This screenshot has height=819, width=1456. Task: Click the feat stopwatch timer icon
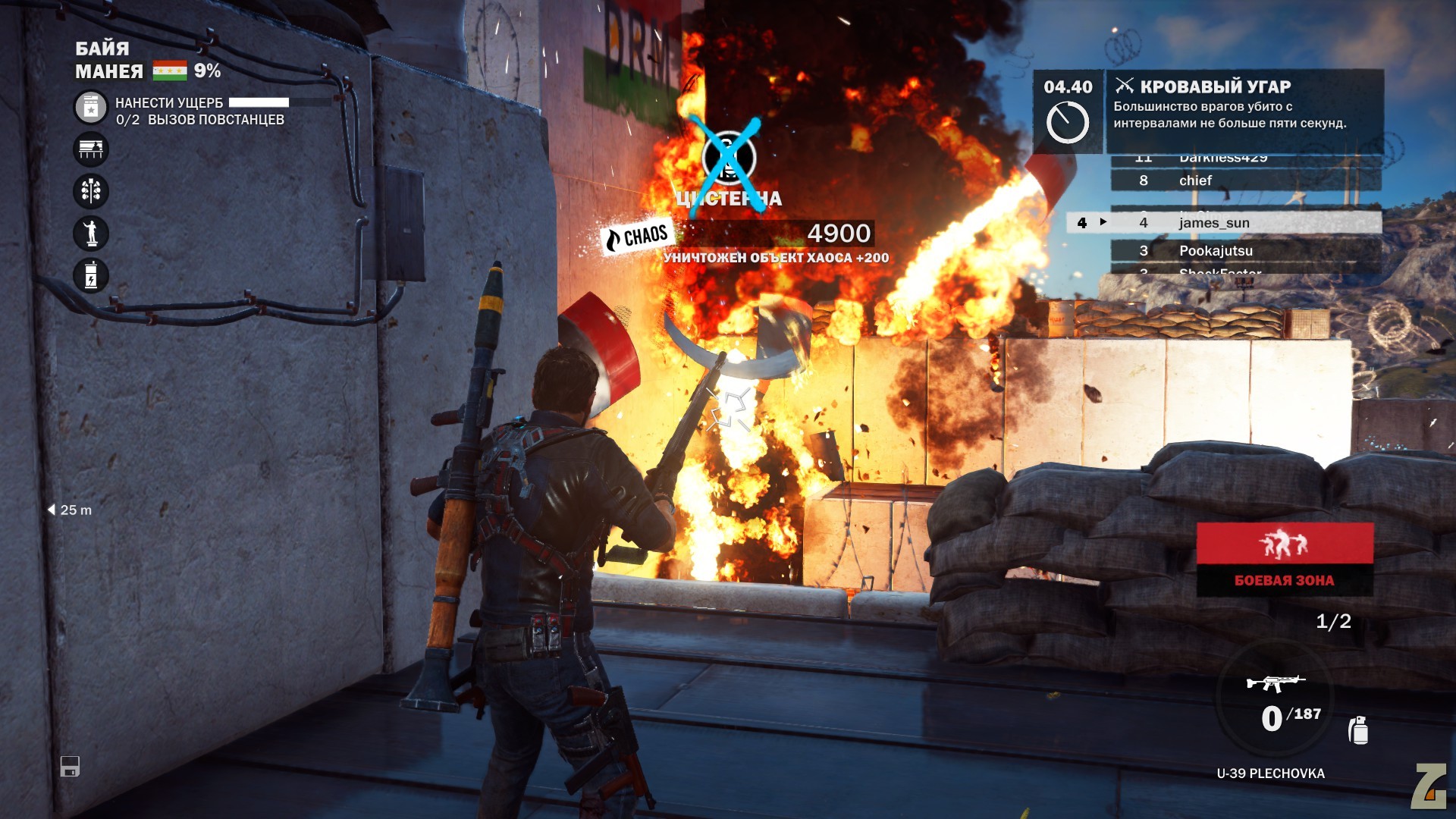click(1067, 123)
